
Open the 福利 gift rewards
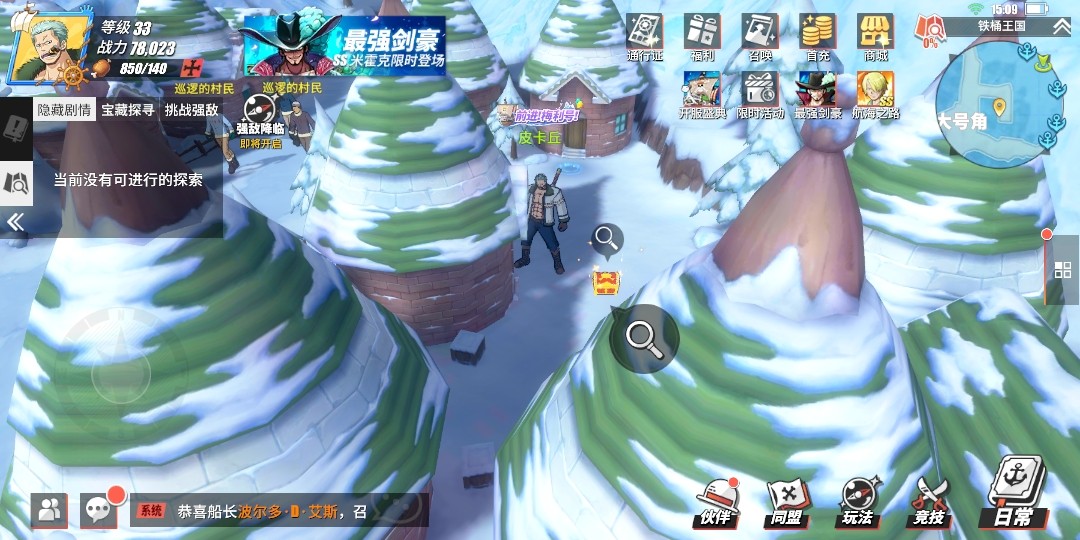pos(702,37)
